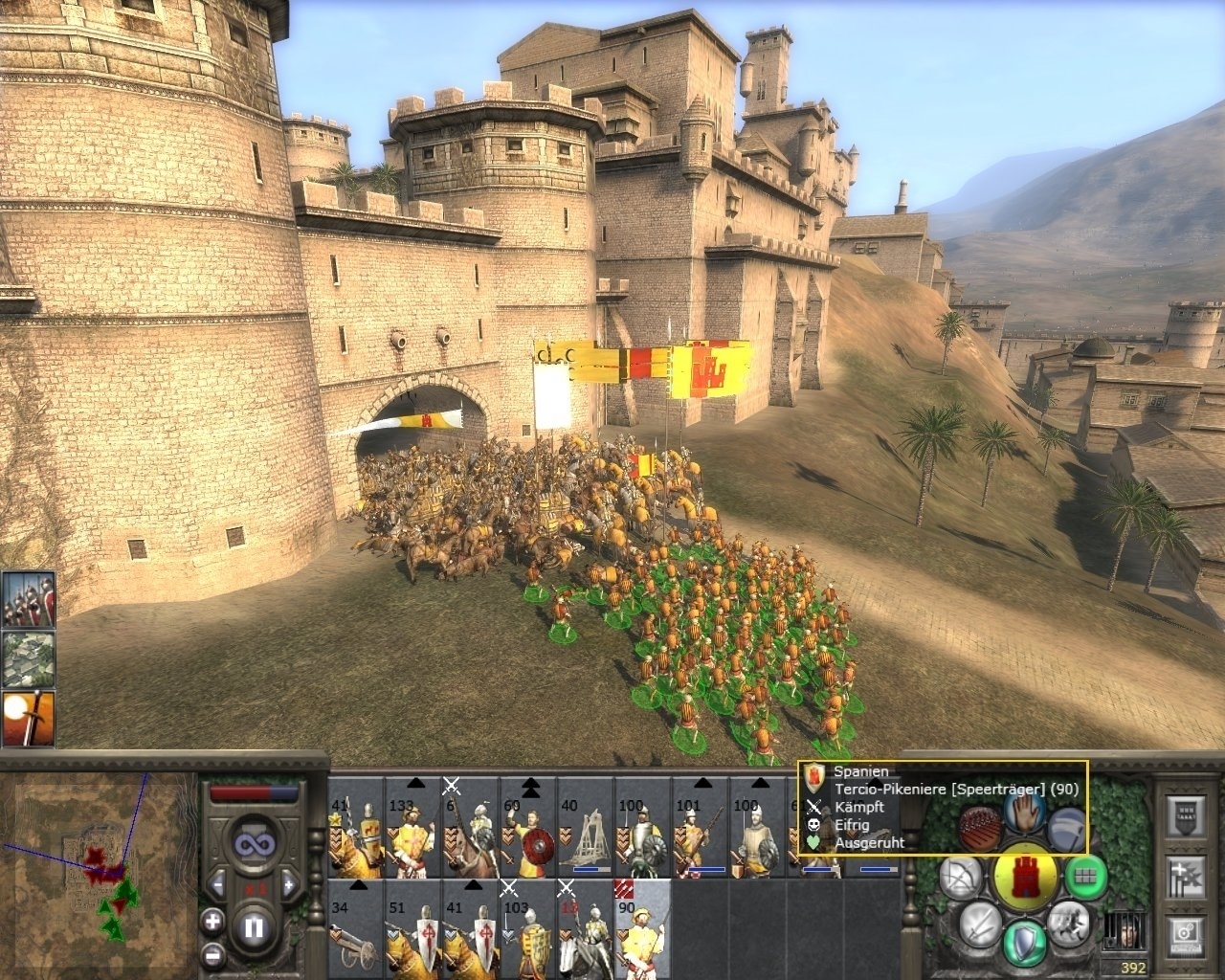The image size is (1225, 980).
Task: Select the Tercio-Pikeniere unit card showing 90
Action: pyautogui.click(x=639, y=933)
